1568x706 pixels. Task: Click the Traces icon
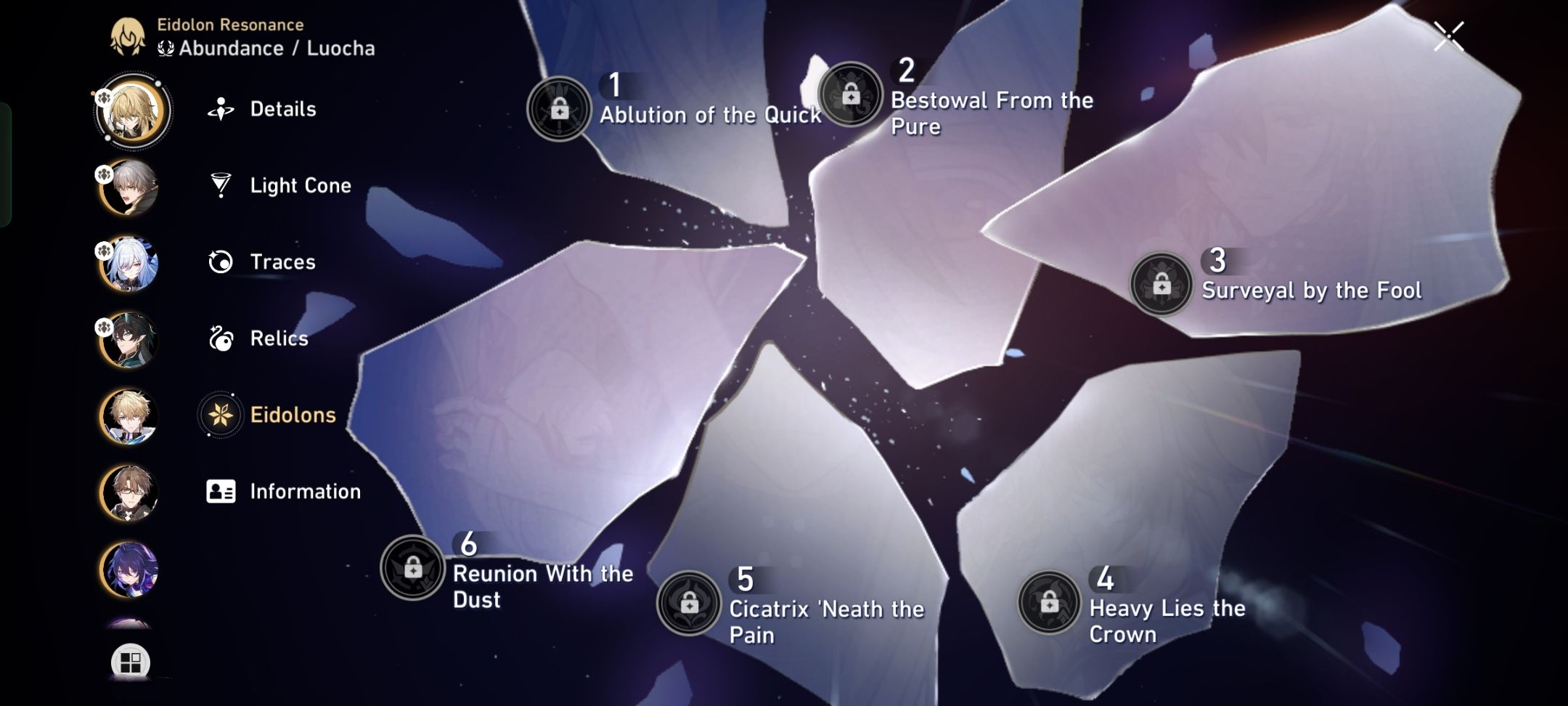coord(221,261)
